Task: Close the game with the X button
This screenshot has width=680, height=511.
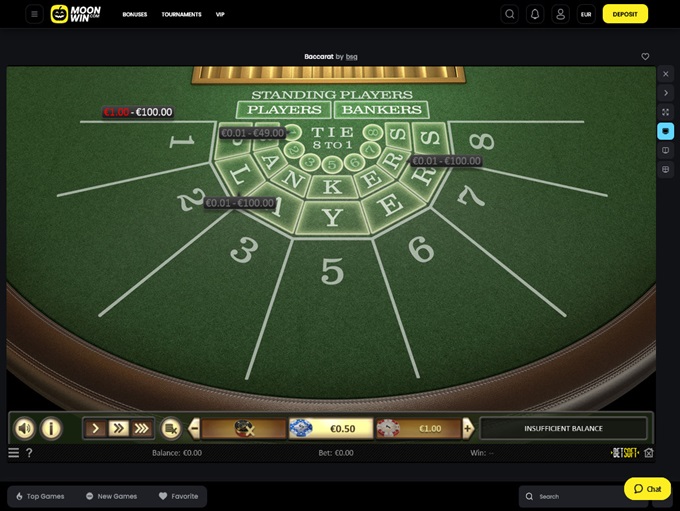Action: 666,74
